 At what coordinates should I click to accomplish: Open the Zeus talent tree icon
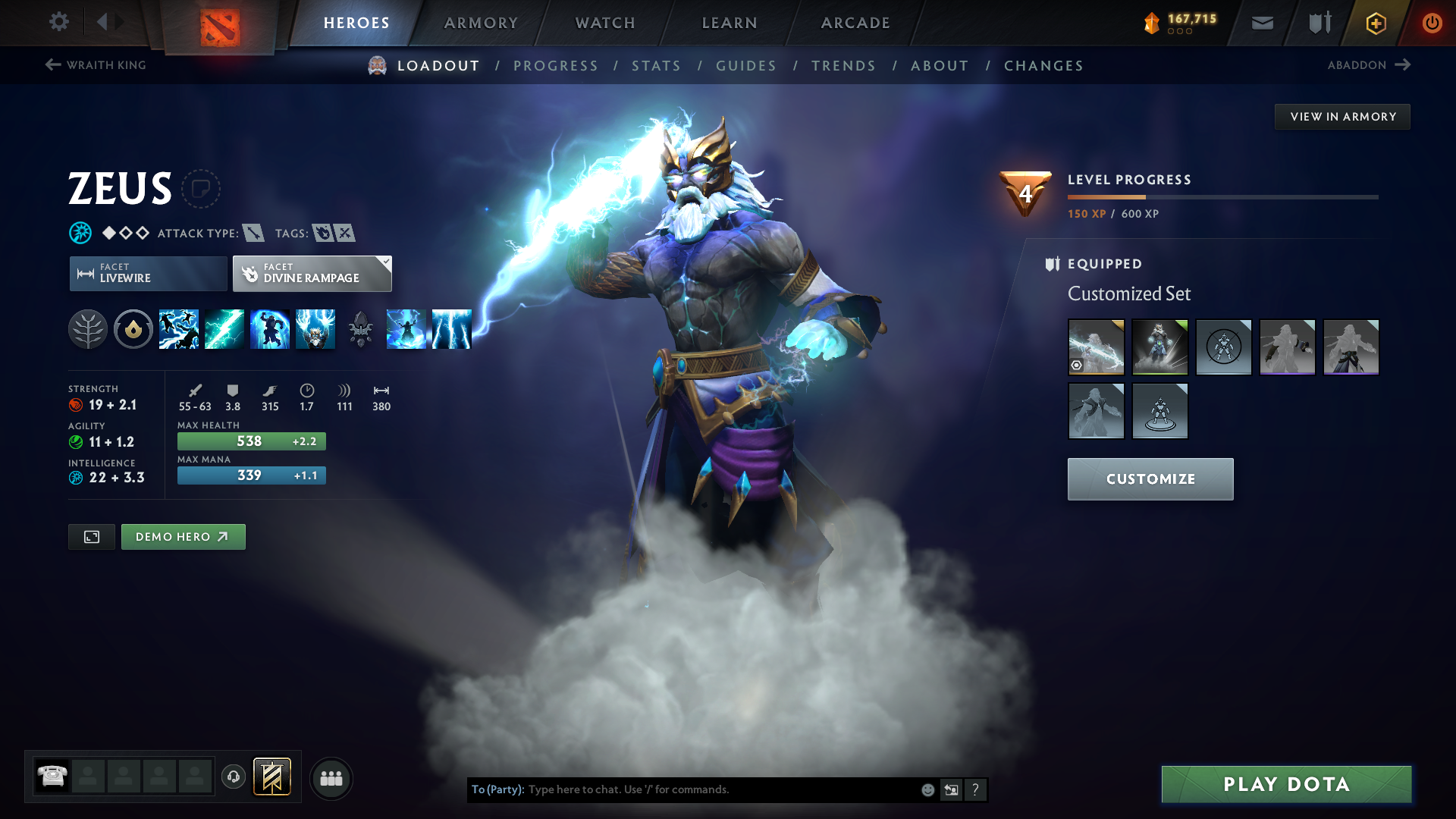(x=89, y=329)
